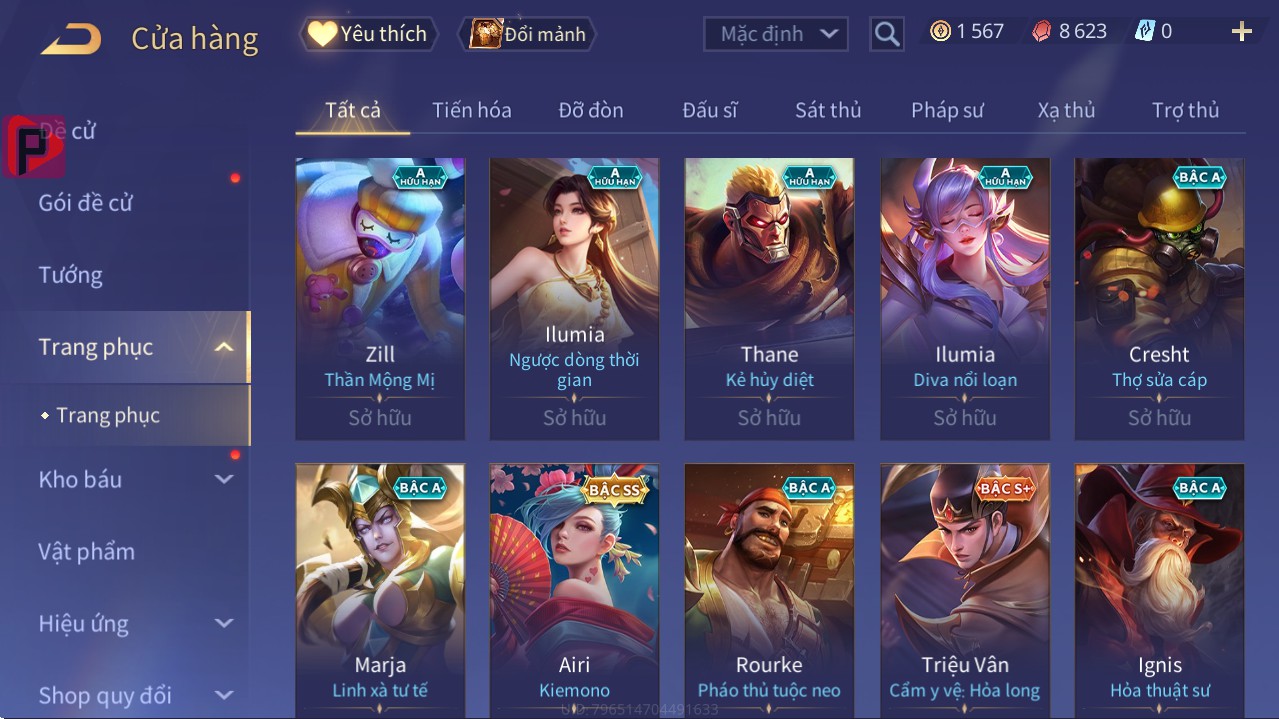The height and width of the screenshot is (719, 1279).
Task: Expand the Mặc định sort dropdown
Action: [775, 34]
